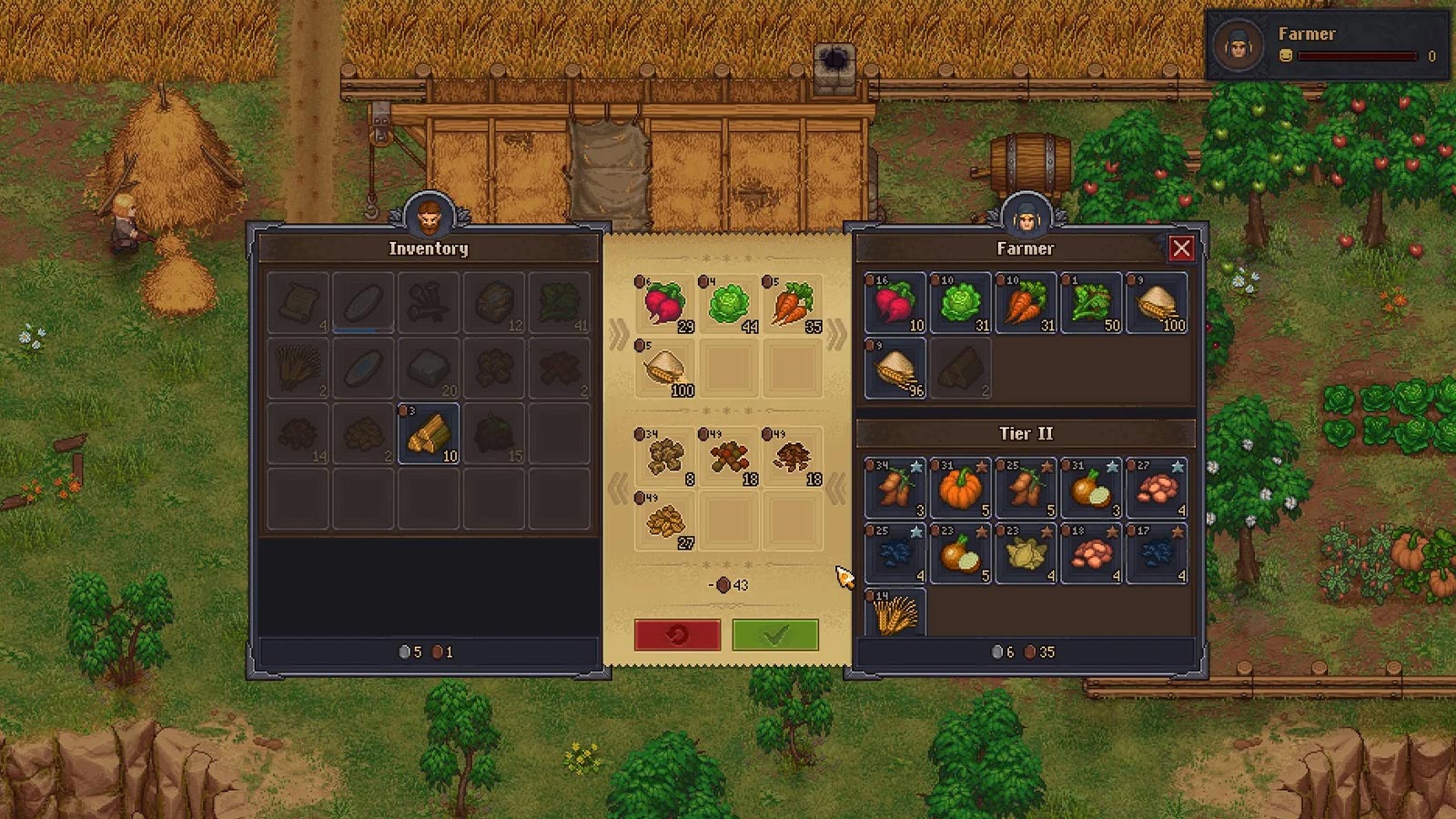Reset the trade with the red undo button
The height and width of the screenshot is (819, 1456).
tap(677, 634)
